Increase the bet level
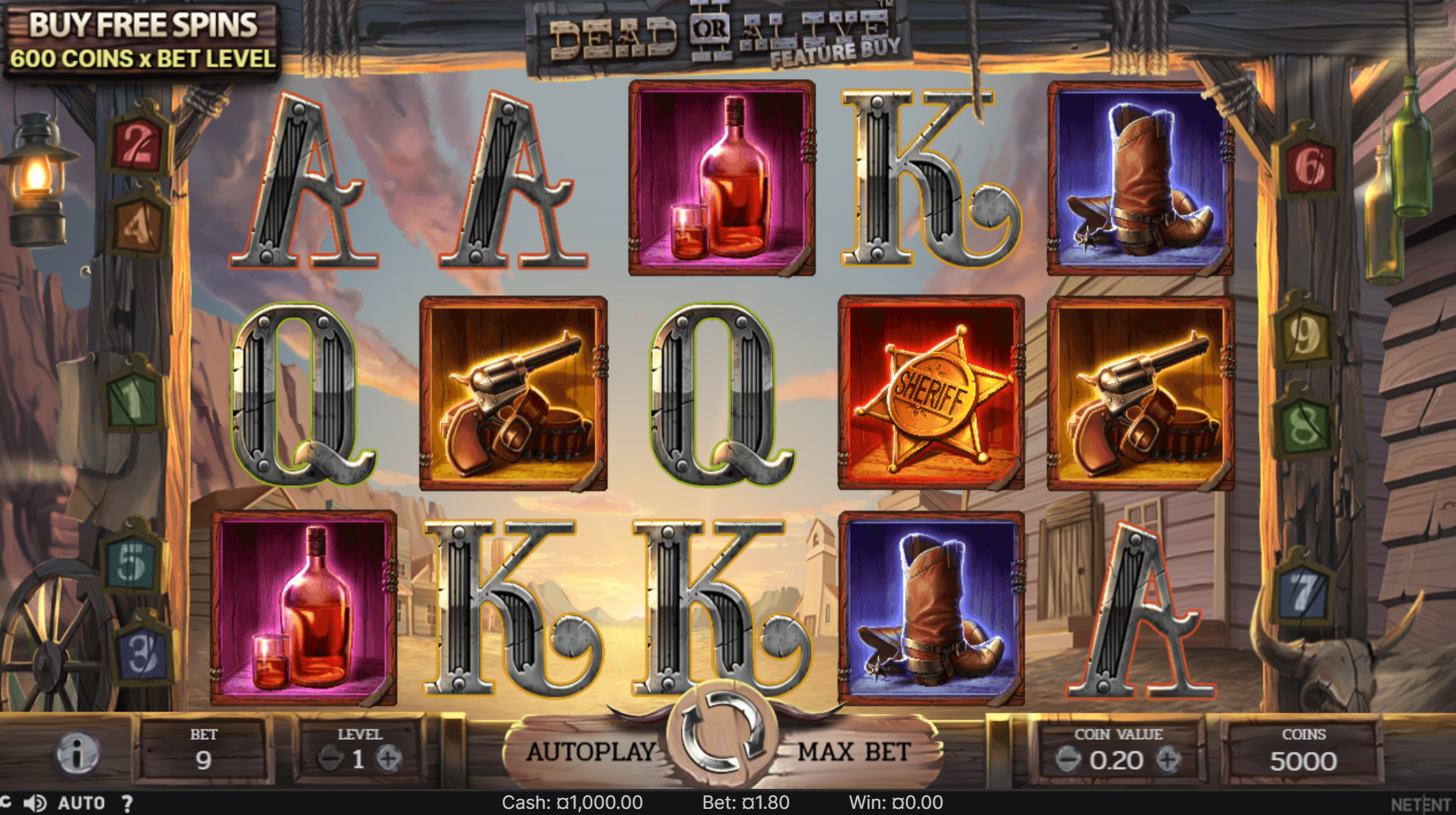 point(389,759)
